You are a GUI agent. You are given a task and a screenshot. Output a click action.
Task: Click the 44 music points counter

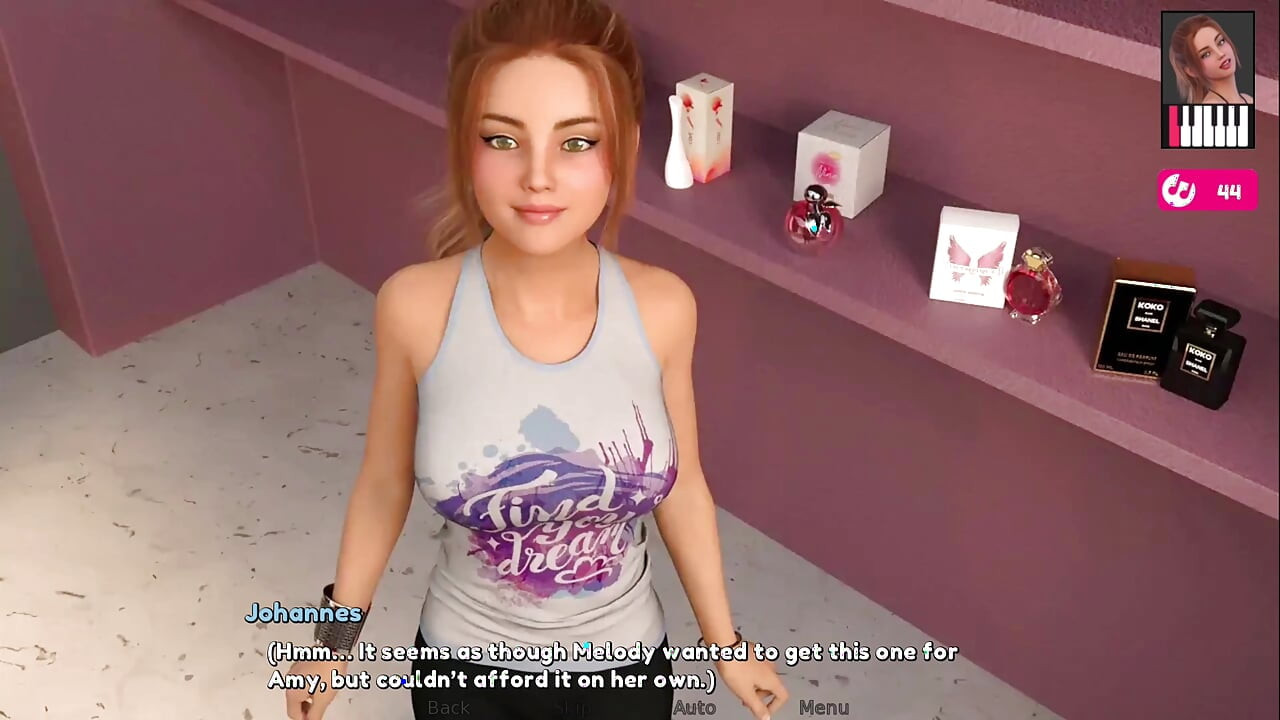click(1227, 191)
